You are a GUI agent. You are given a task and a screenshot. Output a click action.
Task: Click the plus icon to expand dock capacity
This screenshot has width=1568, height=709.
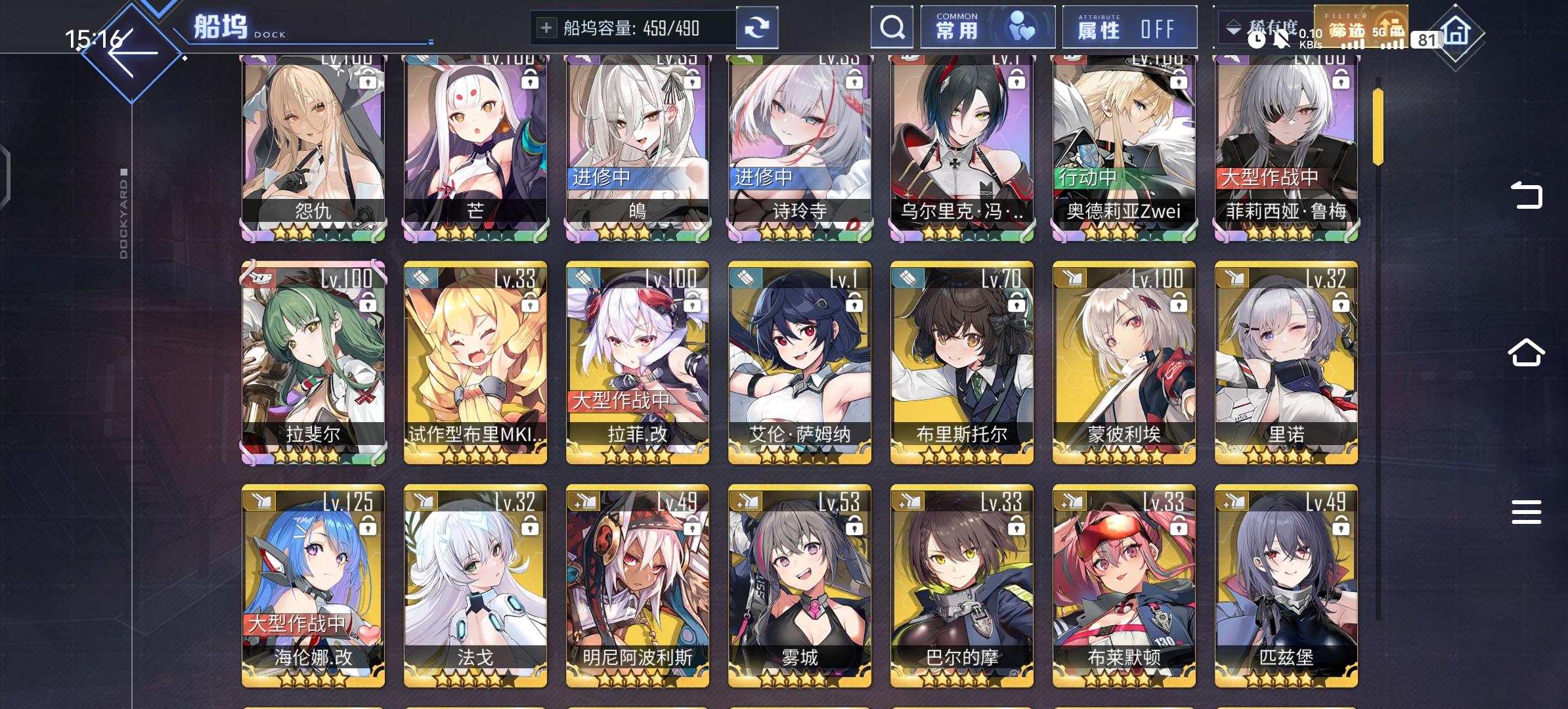[x=547, y=28]
